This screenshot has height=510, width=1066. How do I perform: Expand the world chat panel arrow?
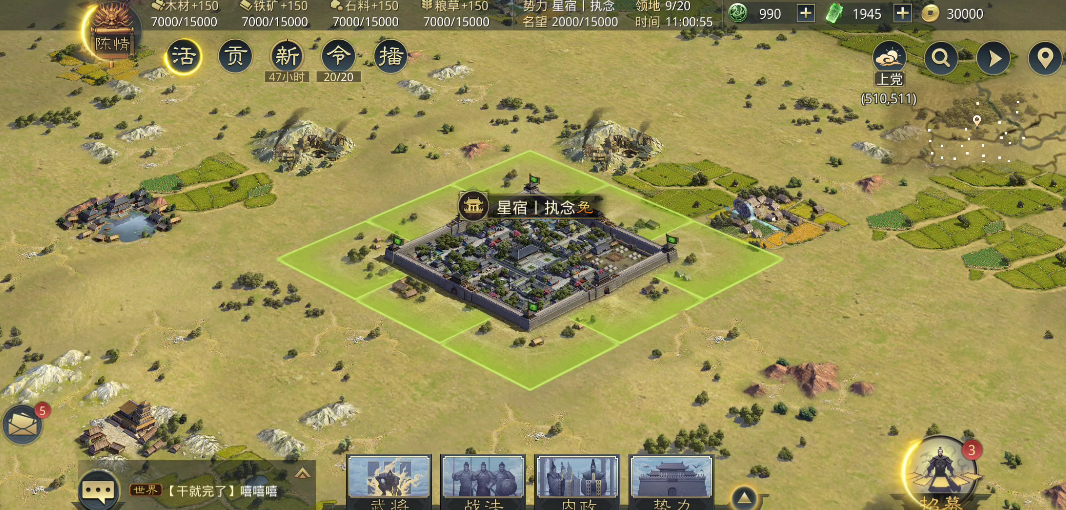[302, 473]
